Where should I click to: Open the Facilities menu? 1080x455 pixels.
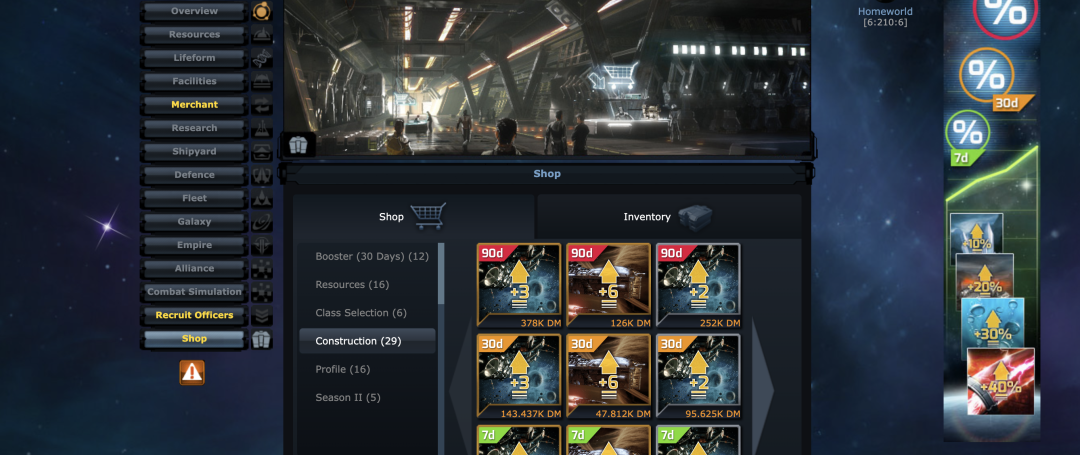[x=194, y=81]
